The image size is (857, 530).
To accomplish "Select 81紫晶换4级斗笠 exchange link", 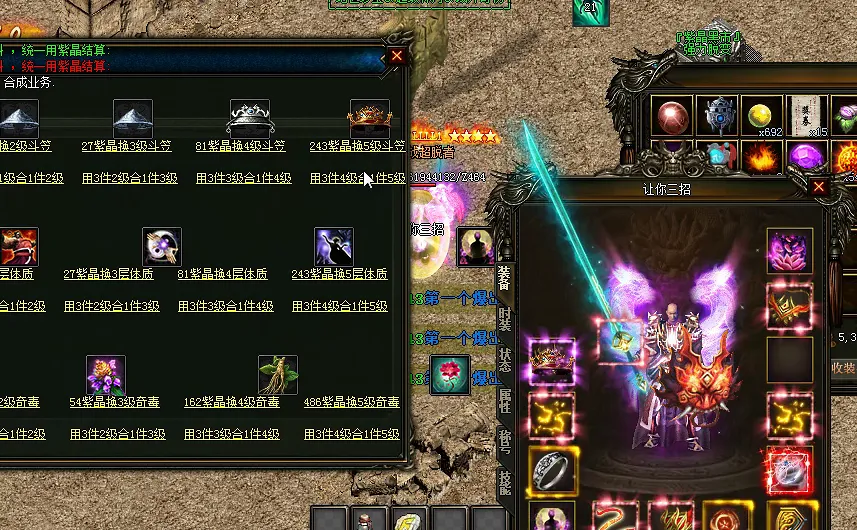I will [240, 146].
